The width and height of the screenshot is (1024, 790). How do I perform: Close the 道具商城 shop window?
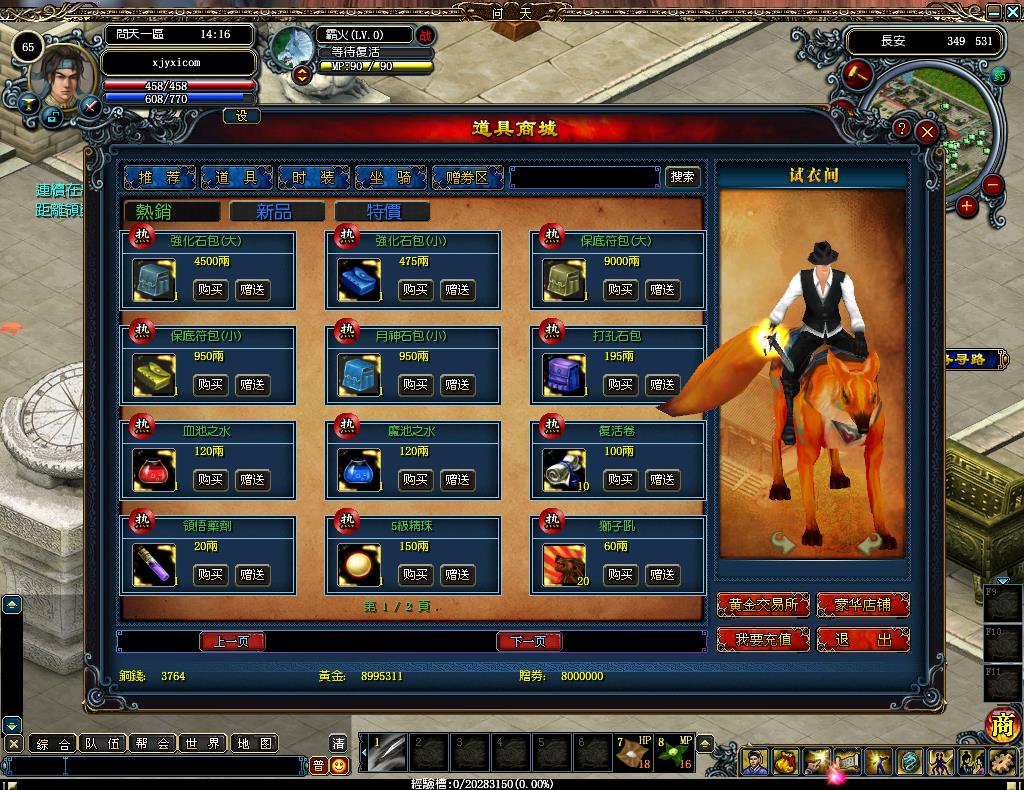click(x=928, y=131)
